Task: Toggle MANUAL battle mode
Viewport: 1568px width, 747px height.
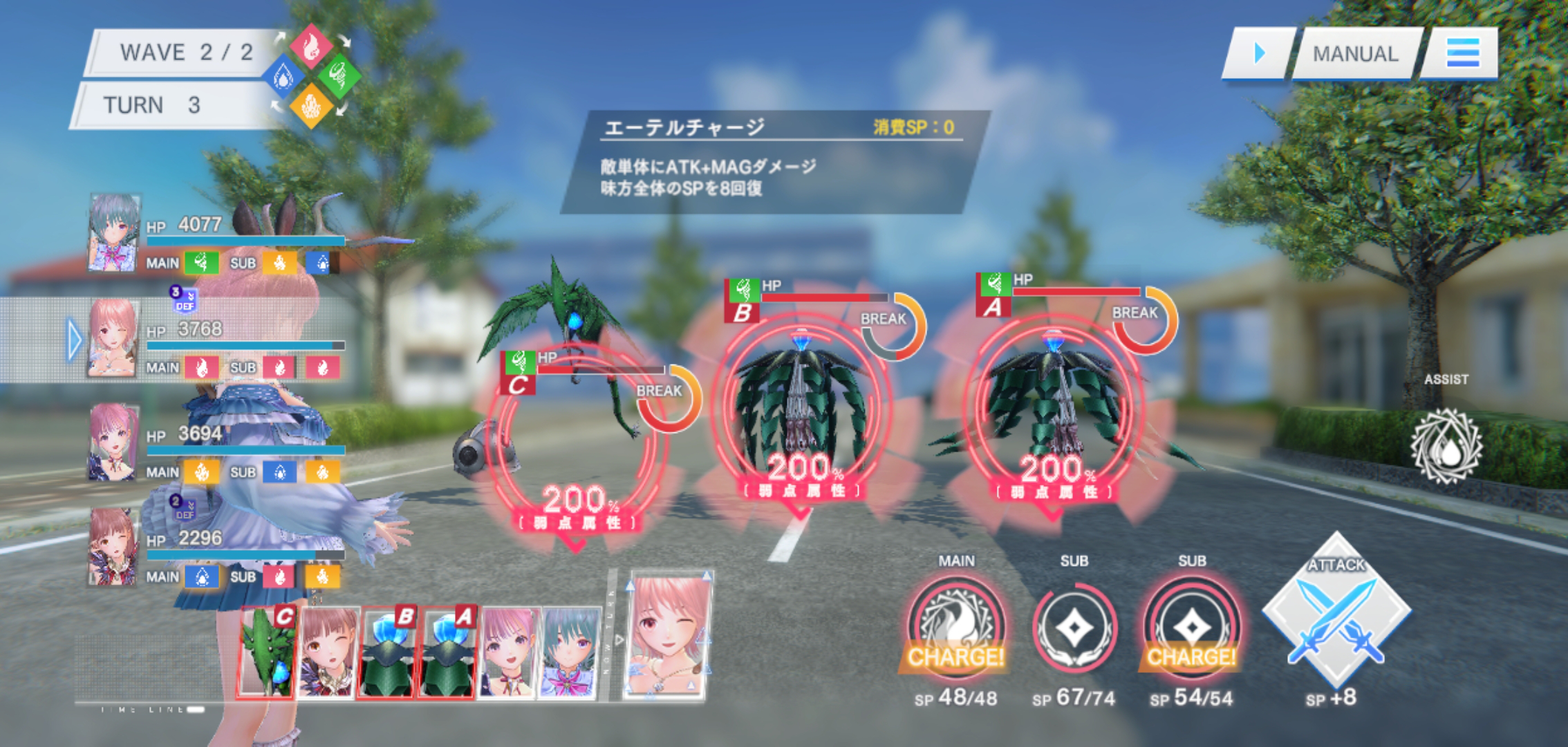Action: (x=1354, y=54)
